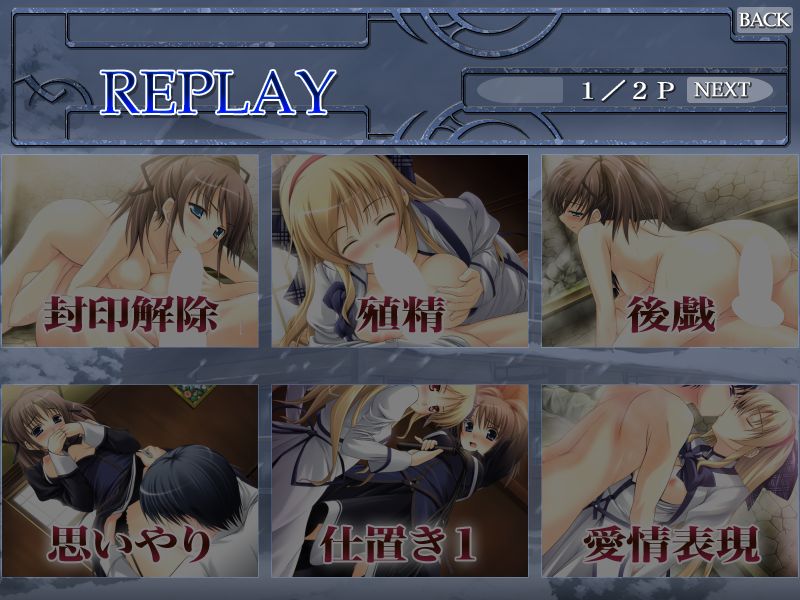Click the BACK button
Viewport: 800px width, 600px height.
(x=764, y=19)
